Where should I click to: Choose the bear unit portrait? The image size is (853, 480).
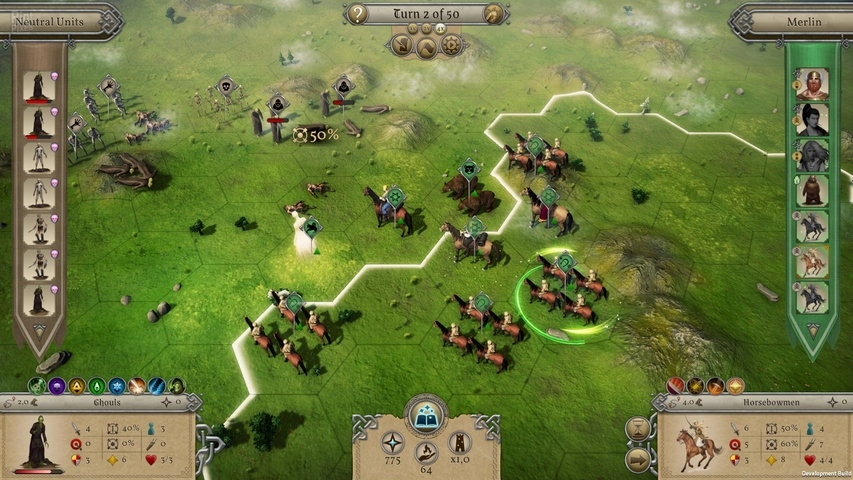[812, 190]
